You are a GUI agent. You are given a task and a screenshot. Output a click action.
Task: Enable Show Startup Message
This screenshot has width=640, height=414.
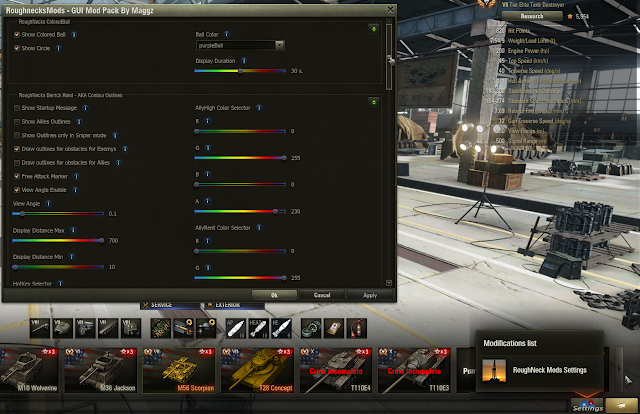(17, 107)
